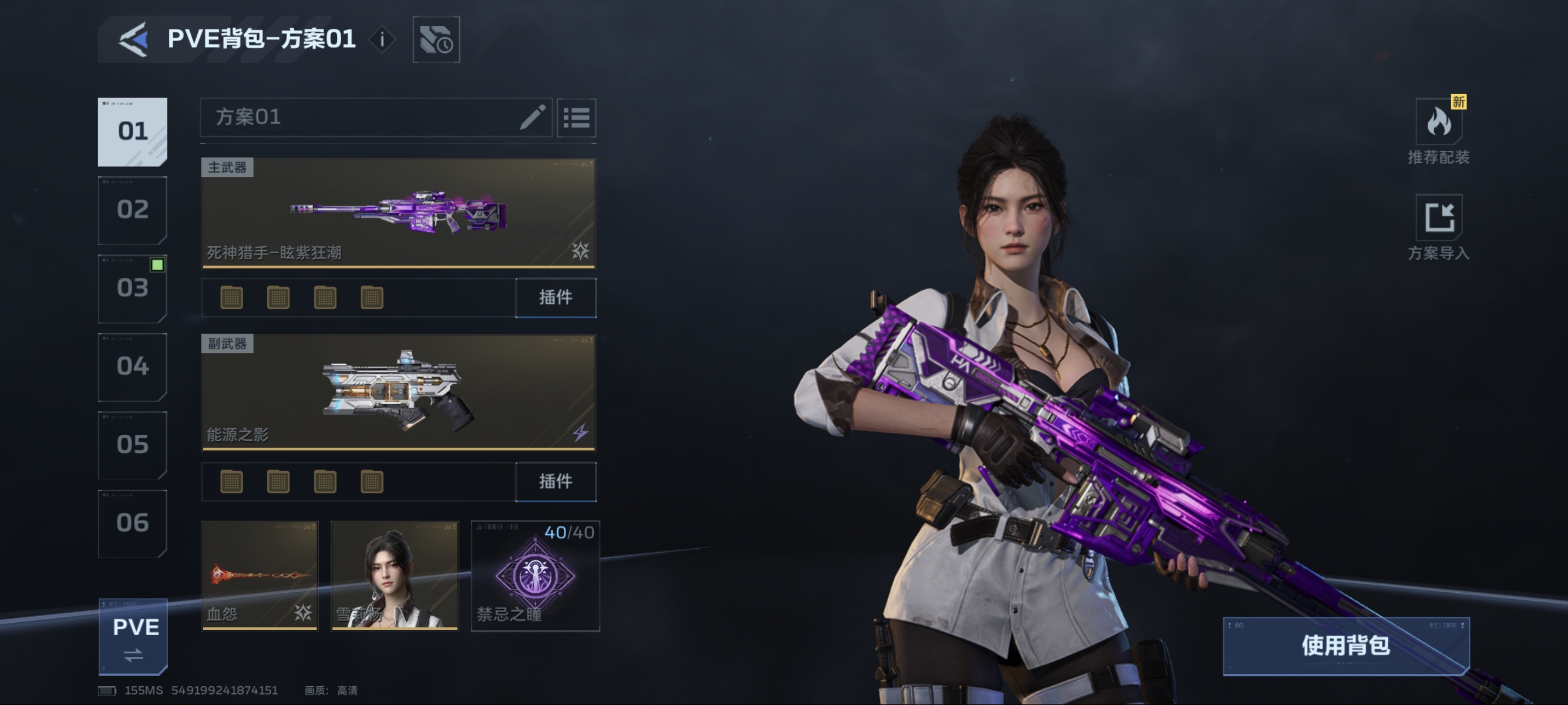1568x705 pixels.
Task: Select loadout tab 01
Action: coord(133,132)
